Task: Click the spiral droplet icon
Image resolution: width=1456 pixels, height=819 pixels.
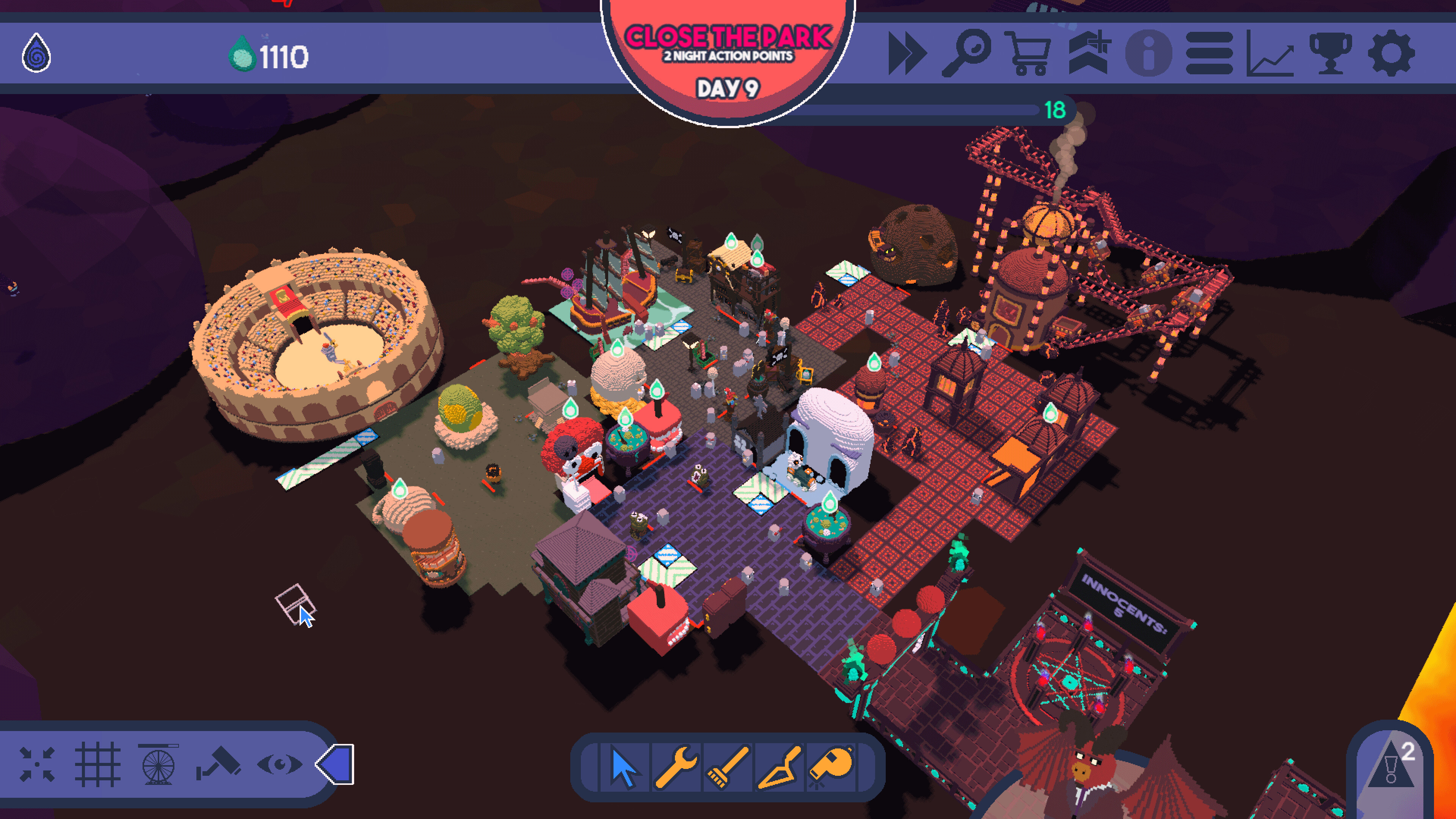Action: [x=36, y=54]
